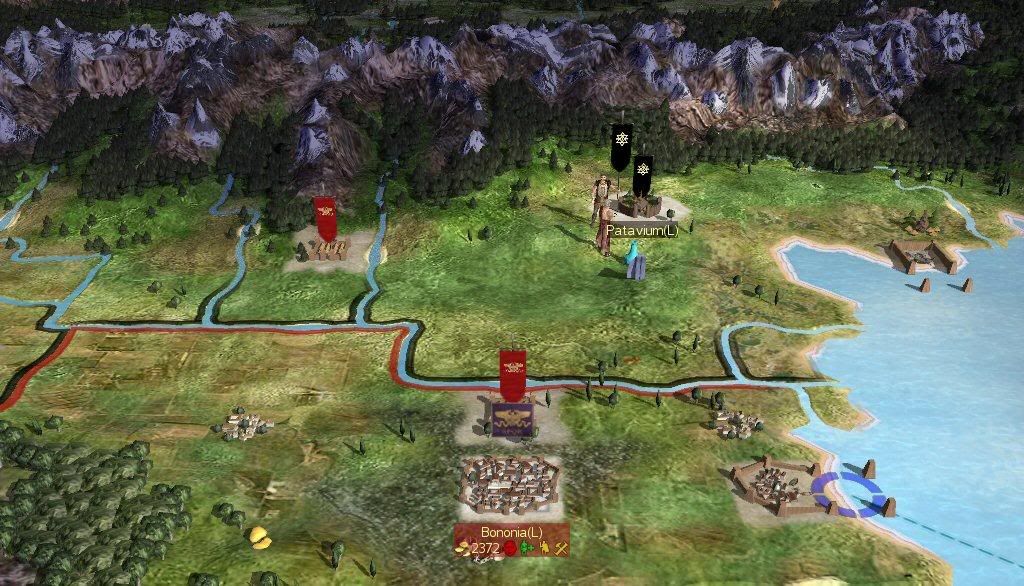Select the Bononia(L) settlement name label

tap(511, 533)
